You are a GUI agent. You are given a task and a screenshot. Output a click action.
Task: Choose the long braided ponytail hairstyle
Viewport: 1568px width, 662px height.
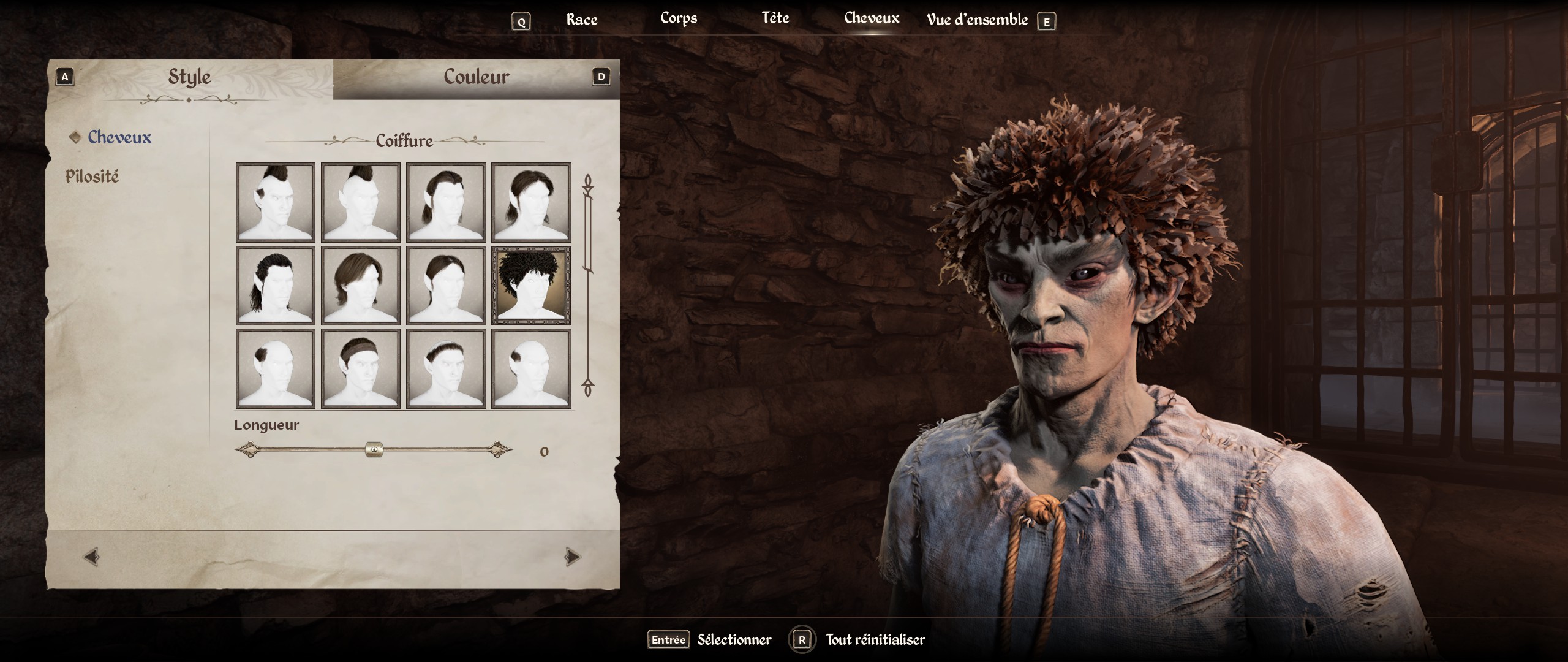[x=276, y=286]
